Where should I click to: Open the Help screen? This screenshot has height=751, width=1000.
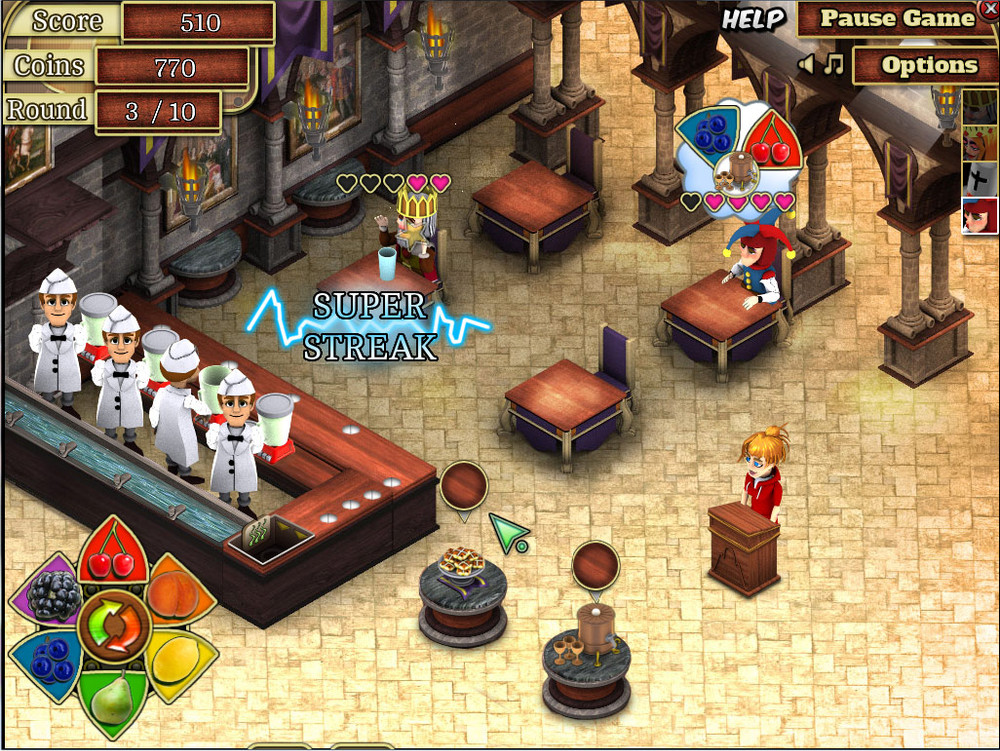click(752, 19)
